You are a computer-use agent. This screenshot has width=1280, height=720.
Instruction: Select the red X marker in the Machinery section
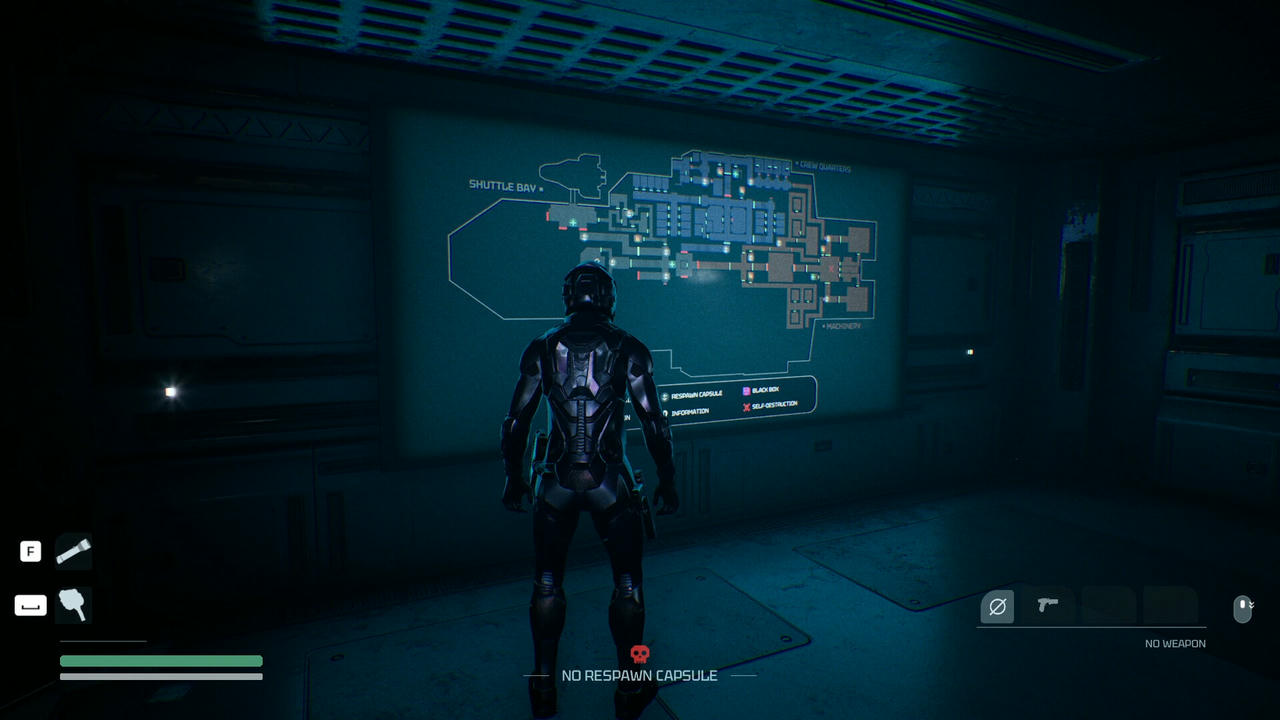point(831,269)
